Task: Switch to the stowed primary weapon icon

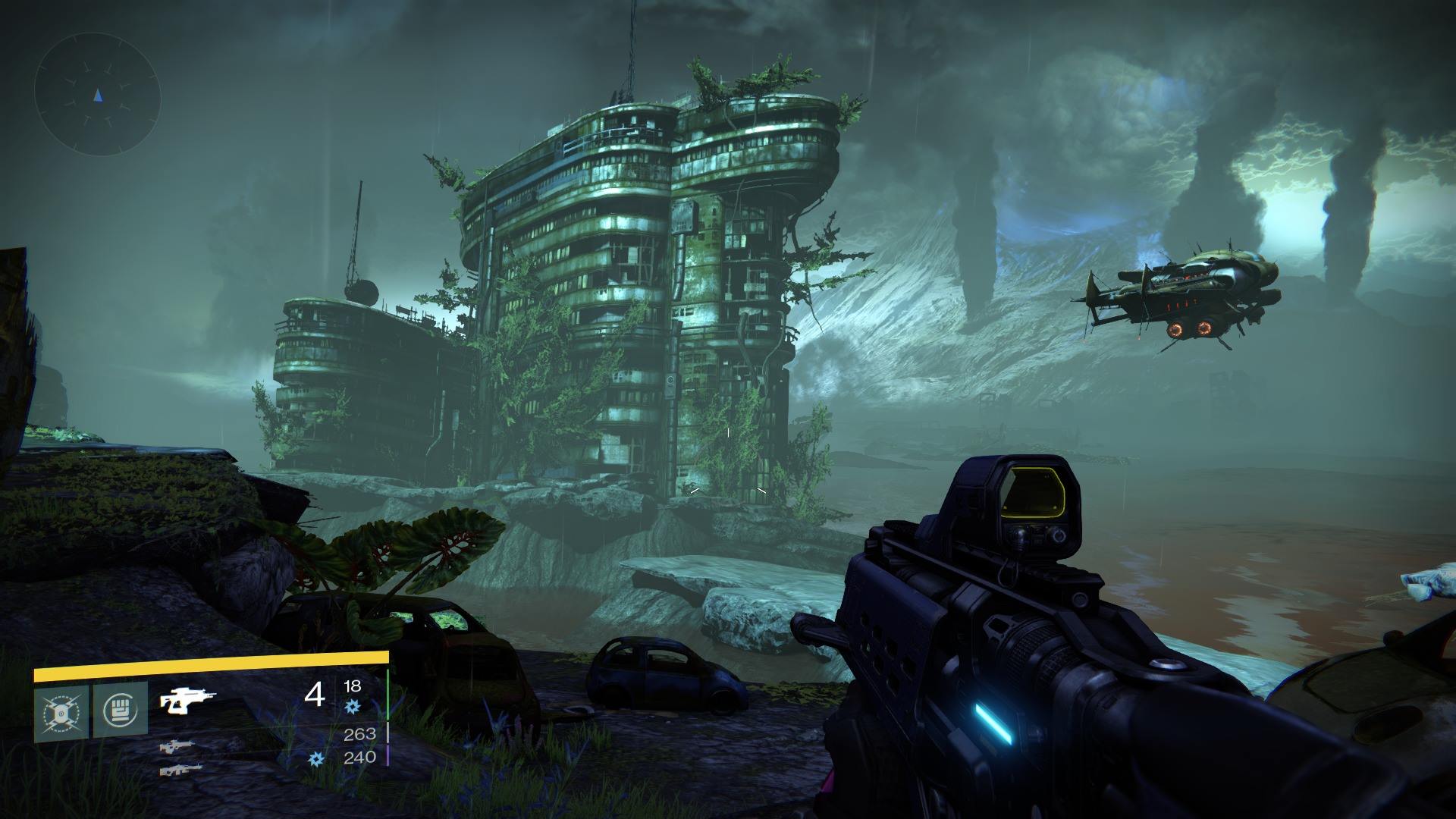Action: [177, 746]
